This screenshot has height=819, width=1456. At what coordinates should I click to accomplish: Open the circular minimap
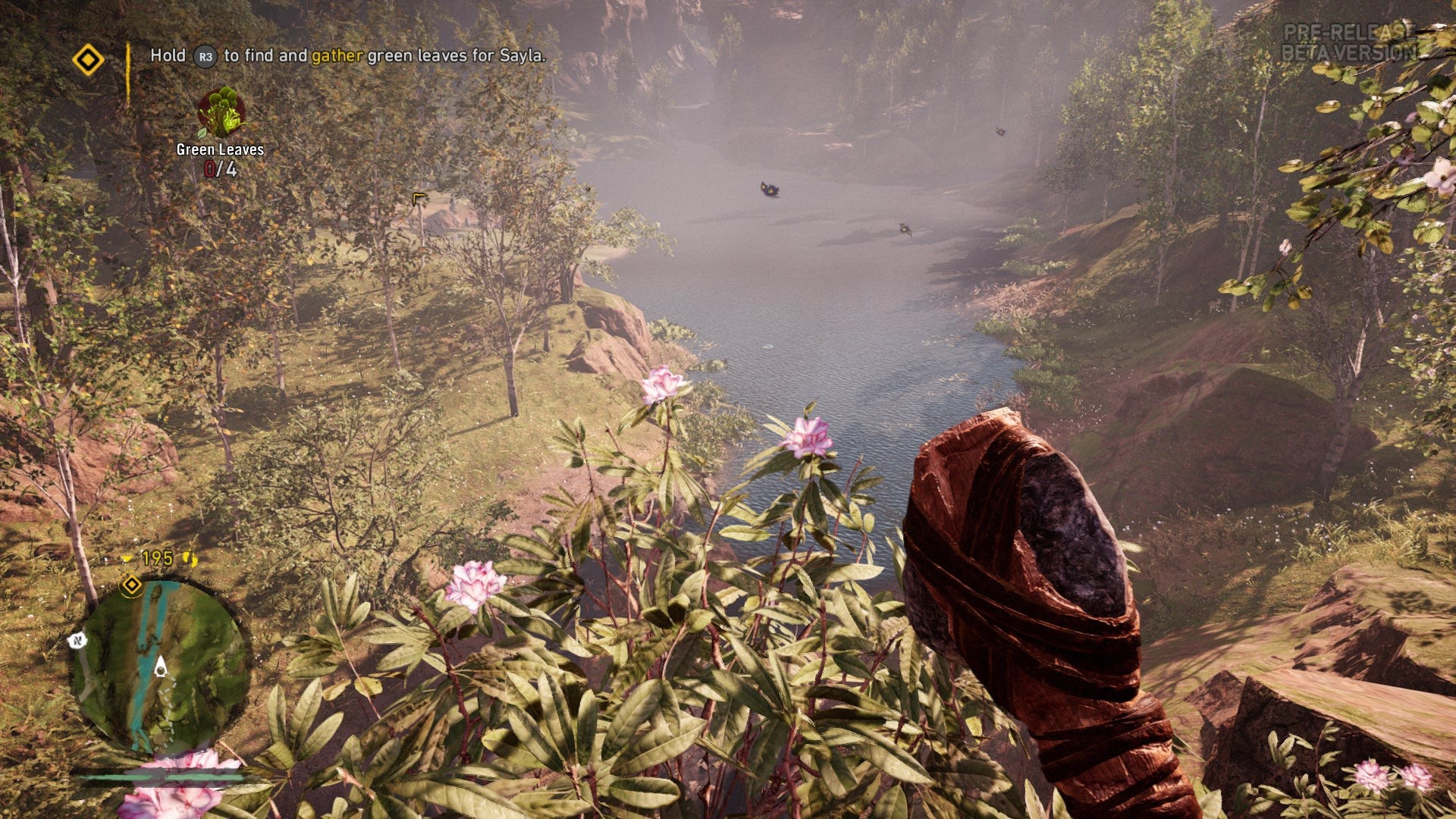pyautogui.click(x=160, y=666)
